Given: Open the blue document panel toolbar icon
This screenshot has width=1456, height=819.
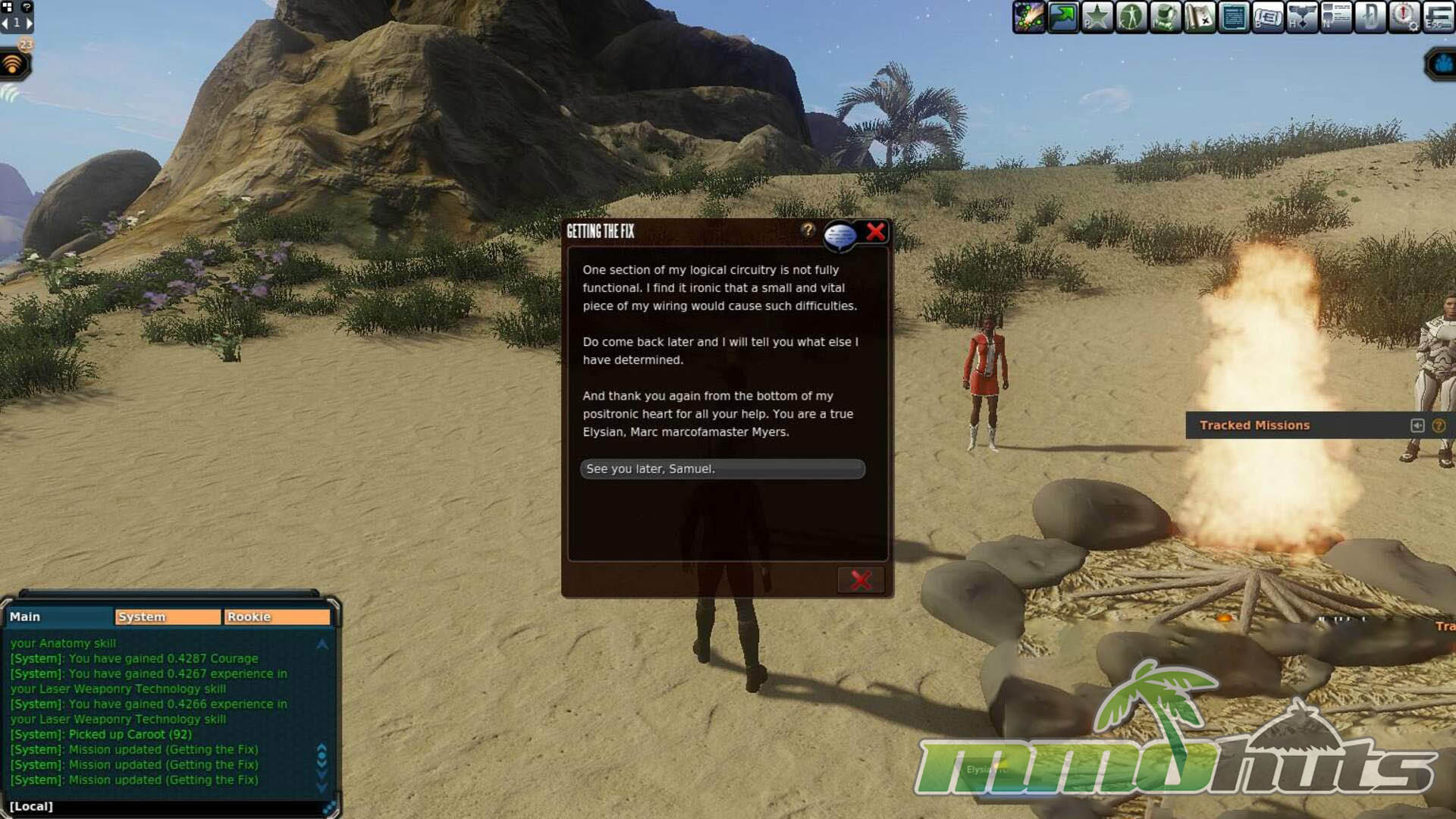Looking at the screenshot, I should click(x=1234, y=17).
